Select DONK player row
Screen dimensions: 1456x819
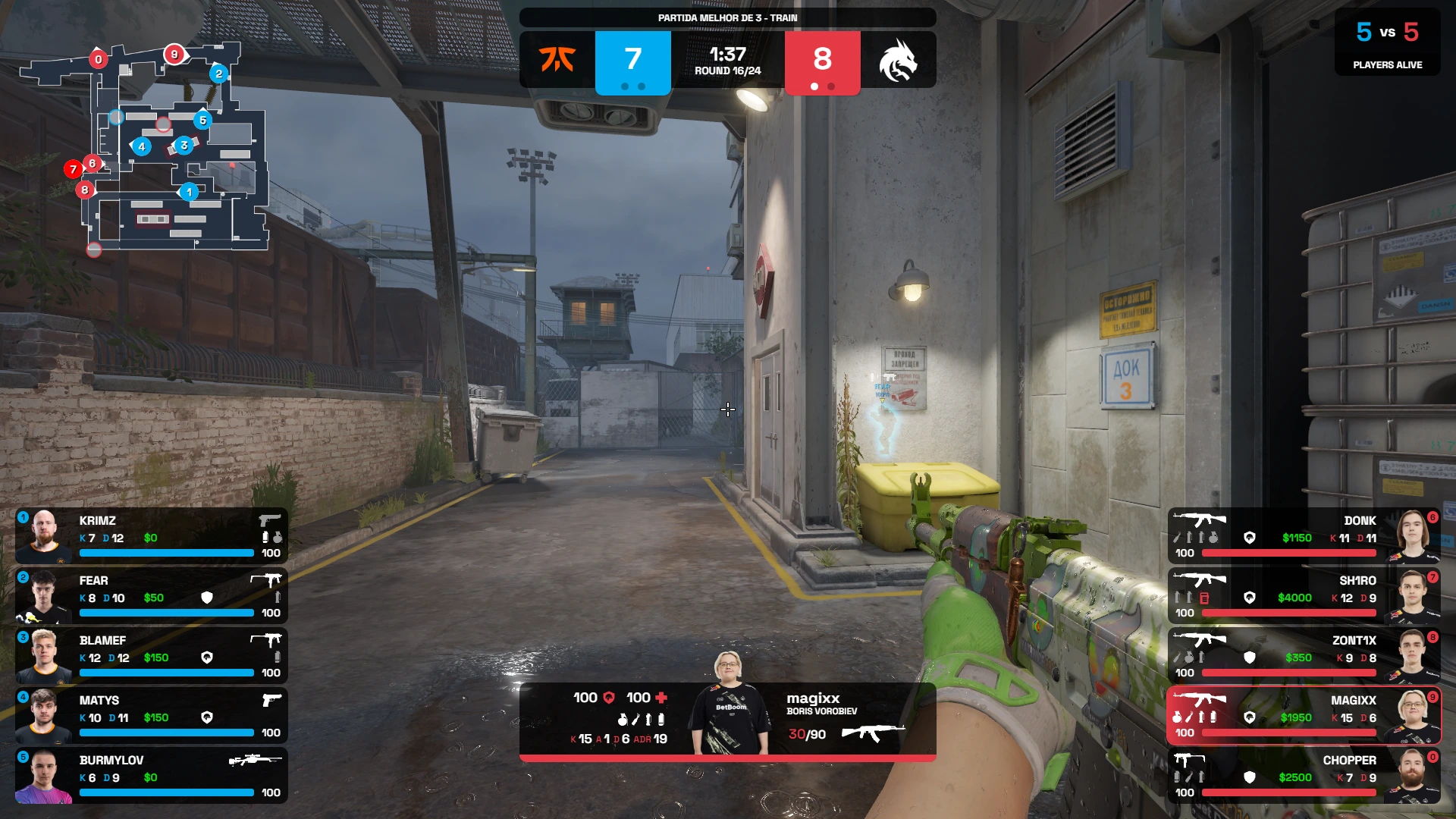tap(1303, 535)
